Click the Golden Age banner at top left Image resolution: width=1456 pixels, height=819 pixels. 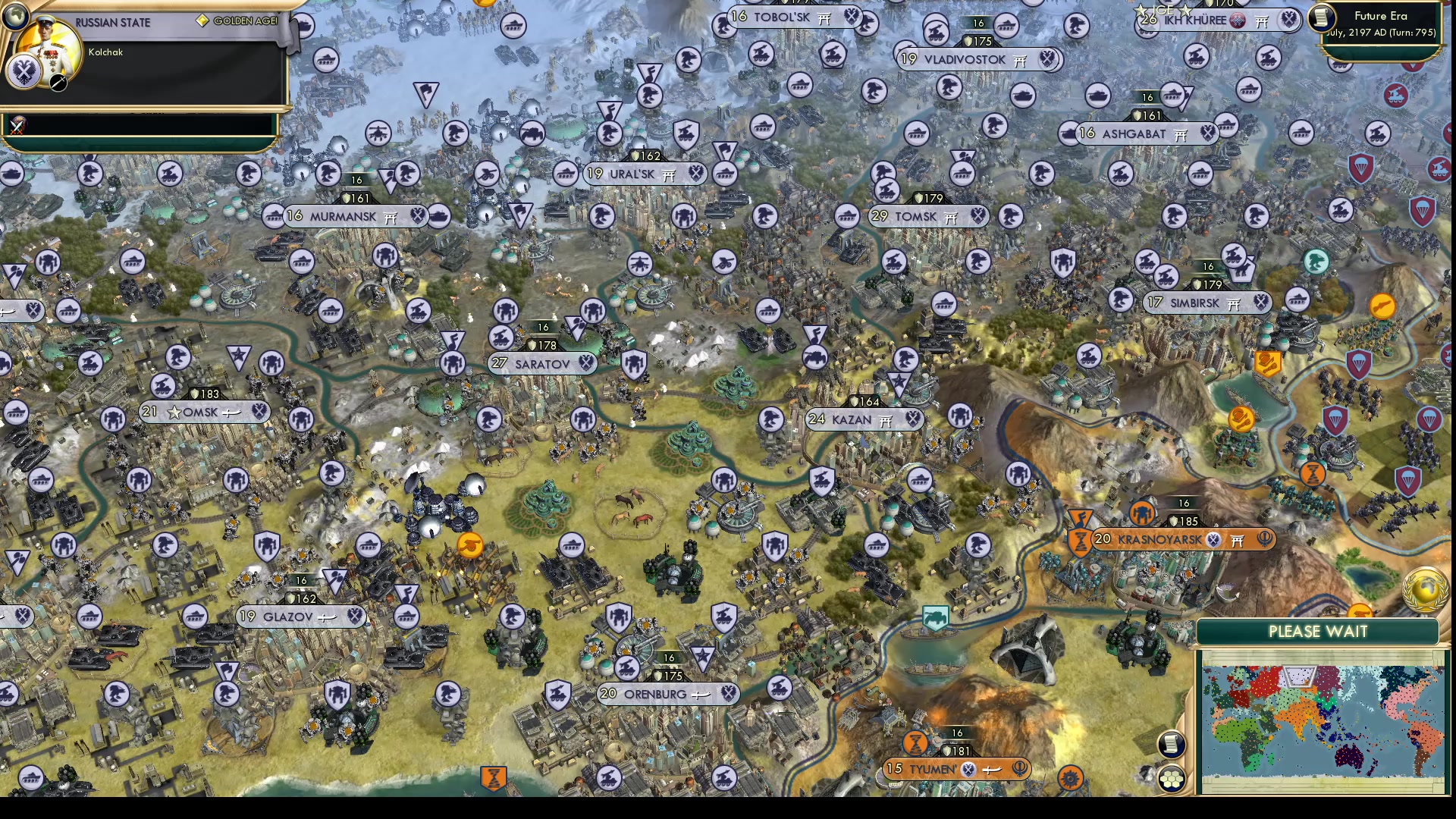(235, 20)
